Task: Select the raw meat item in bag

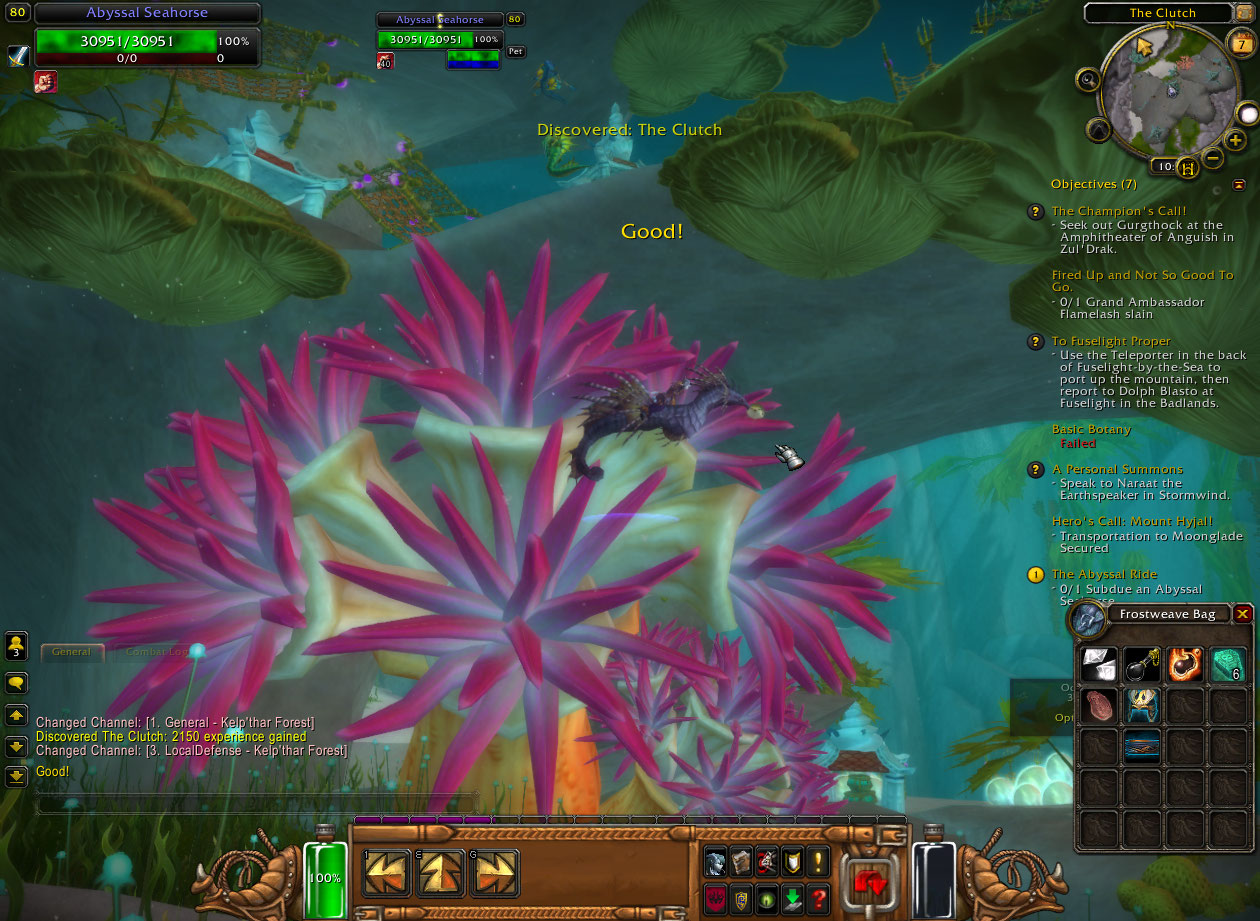Action: [1099, 705]
